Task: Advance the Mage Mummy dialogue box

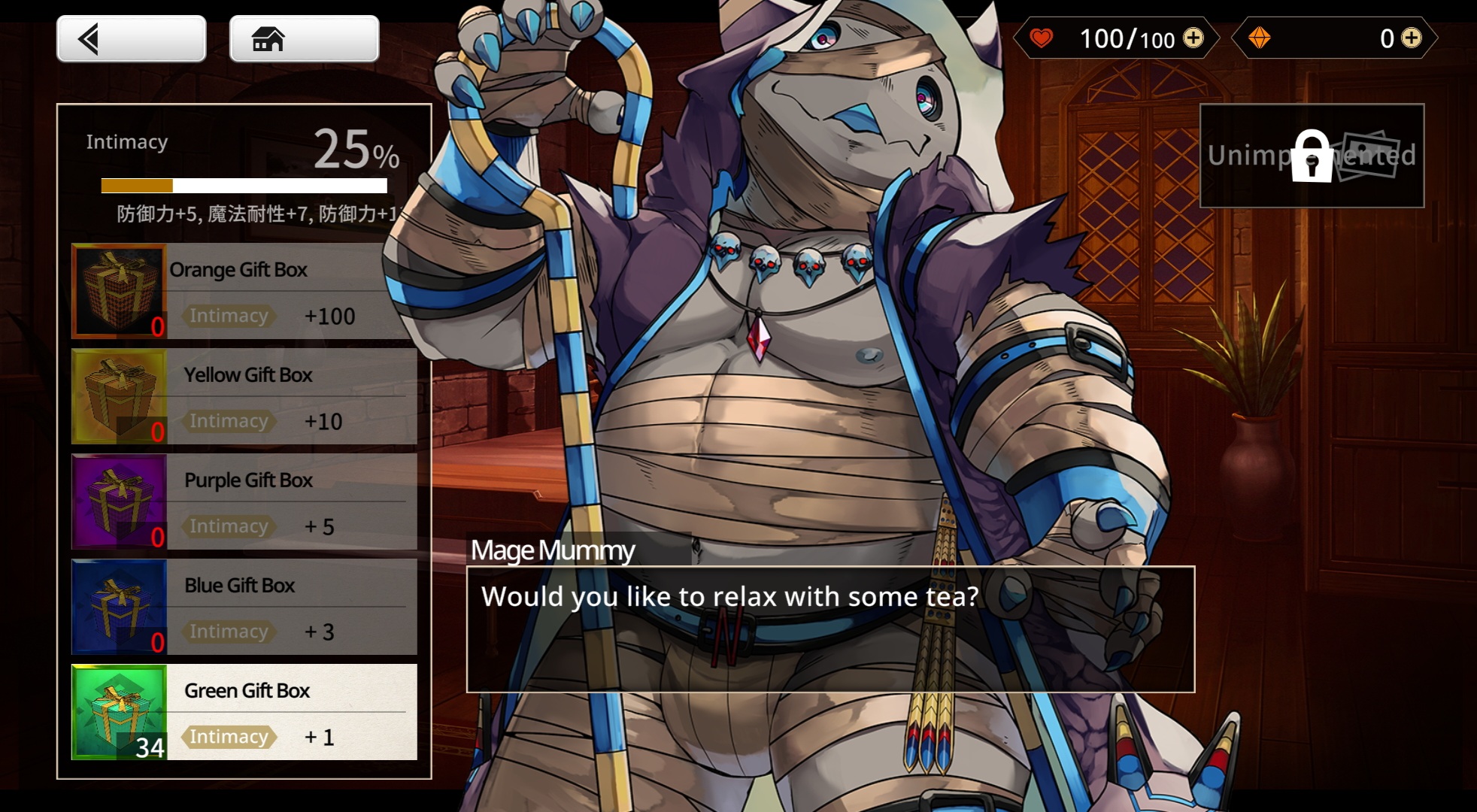Action: coord(830,629)
